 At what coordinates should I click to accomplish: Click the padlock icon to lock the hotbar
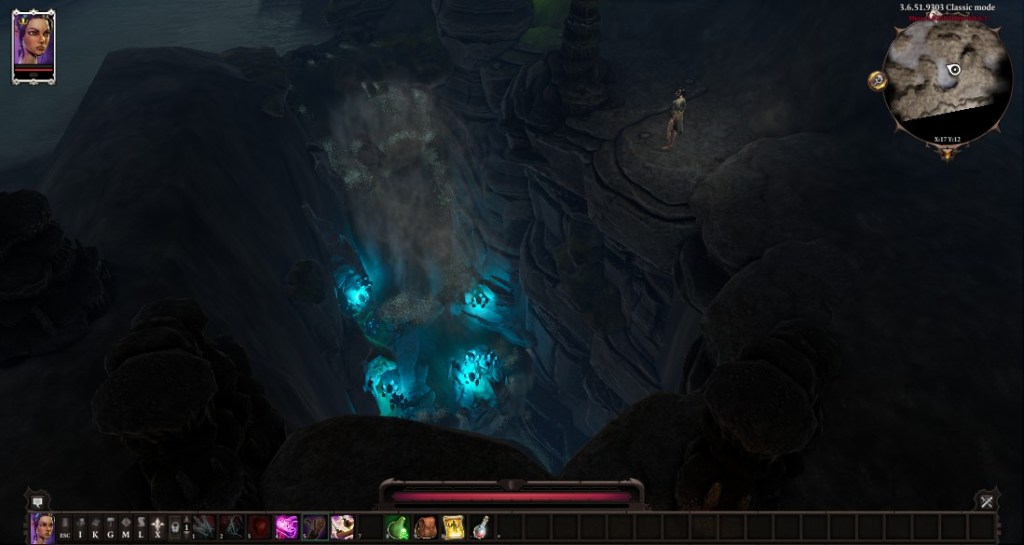click(173, 527)
